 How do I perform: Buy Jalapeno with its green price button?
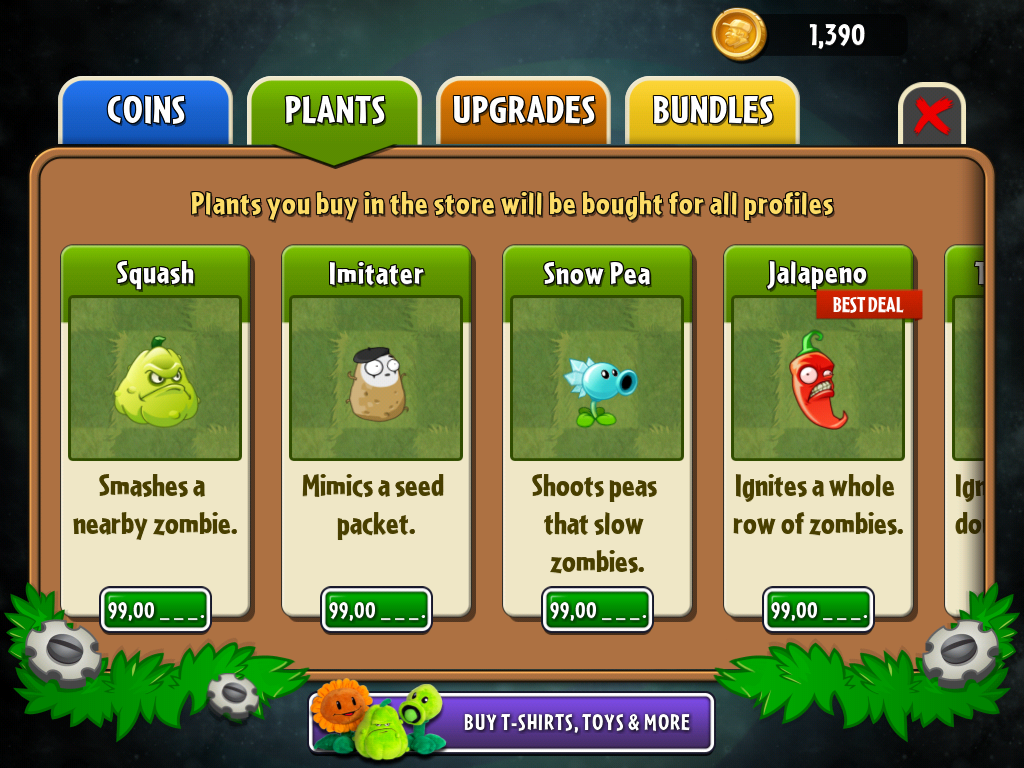click(x=819, y=610)
